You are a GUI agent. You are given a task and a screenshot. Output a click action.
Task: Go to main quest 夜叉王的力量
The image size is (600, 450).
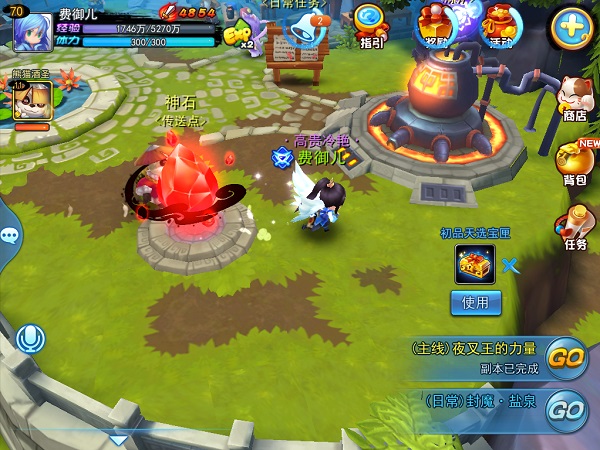tap(567, 358)
